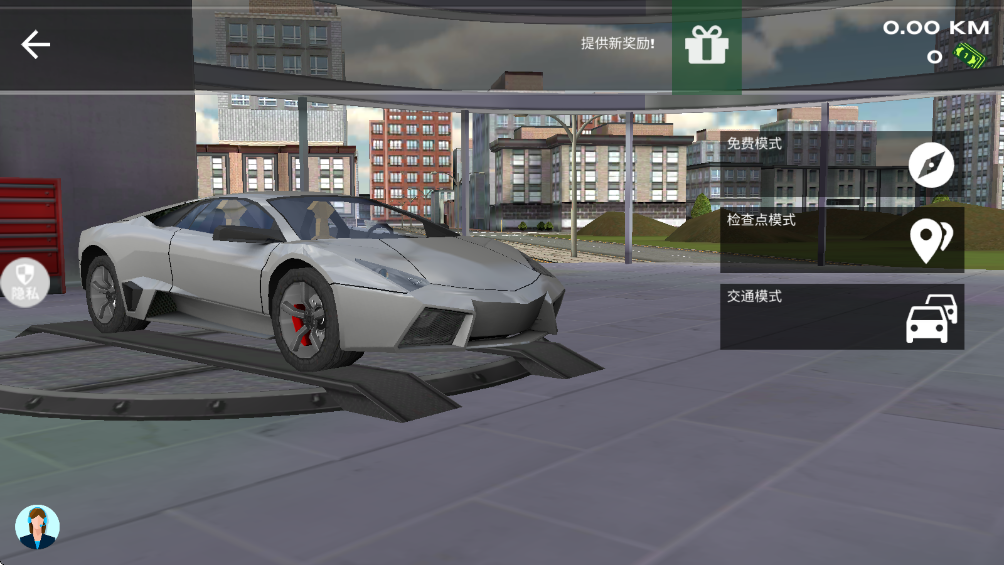Start the free mode (免费模式)
Image resolution: width=1004 pixels, height=565 pixels.
[841, 163]
